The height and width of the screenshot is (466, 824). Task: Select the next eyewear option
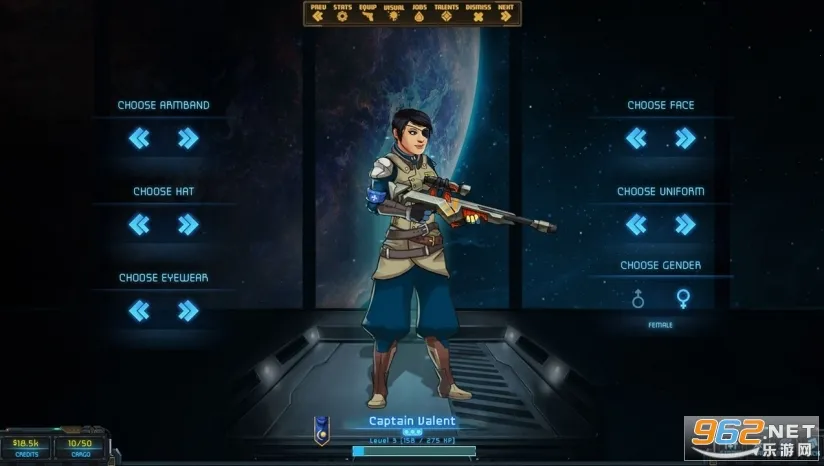click(188, 311)
